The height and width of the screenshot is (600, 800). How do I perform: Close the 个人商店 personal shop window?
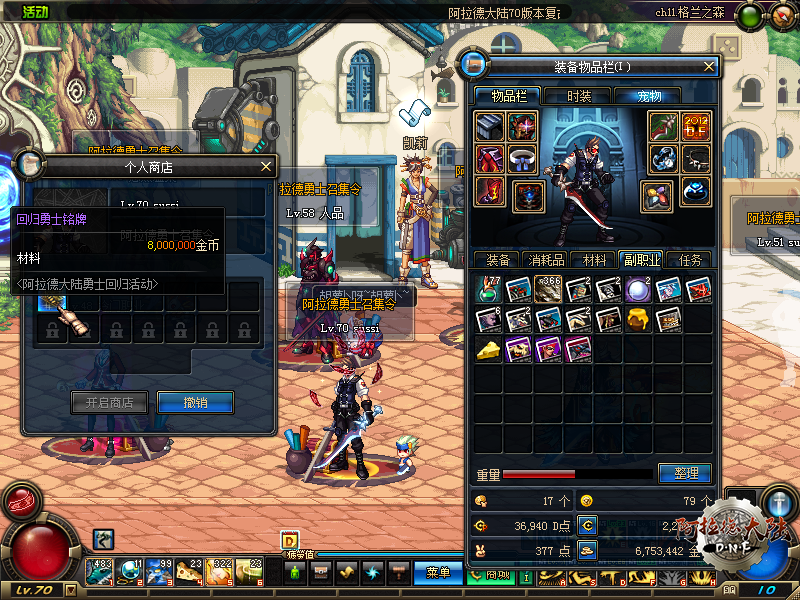click(265, 167)
